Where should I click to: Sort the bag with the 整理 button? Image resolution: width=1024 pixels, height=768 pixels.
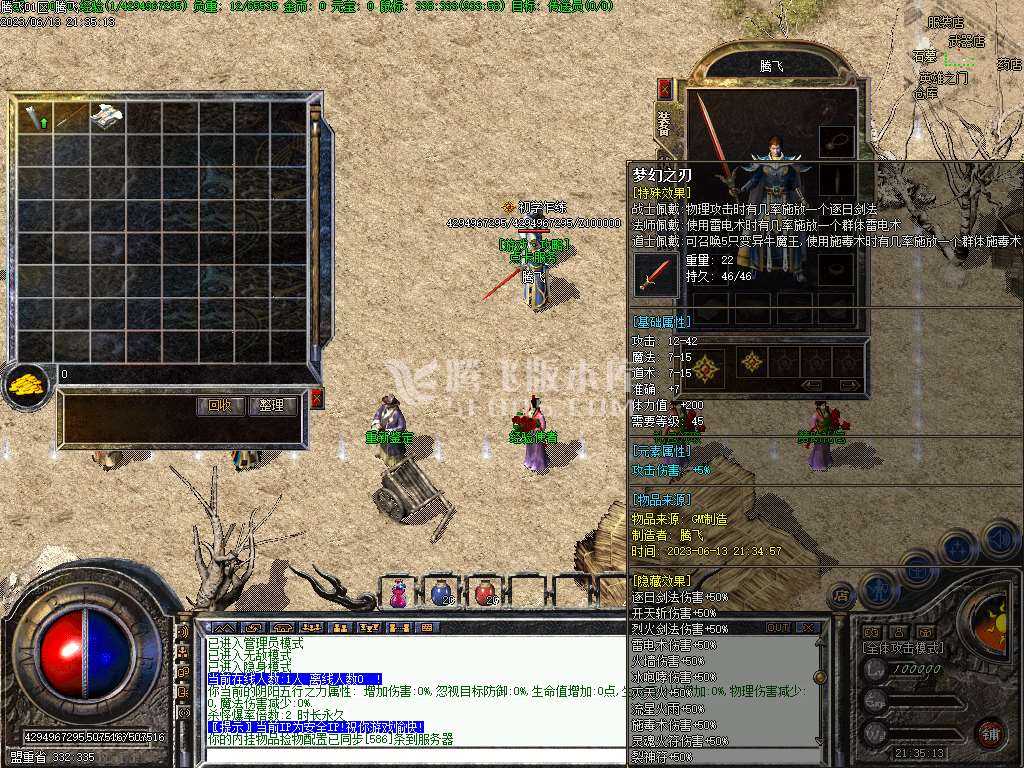point(272,406)
